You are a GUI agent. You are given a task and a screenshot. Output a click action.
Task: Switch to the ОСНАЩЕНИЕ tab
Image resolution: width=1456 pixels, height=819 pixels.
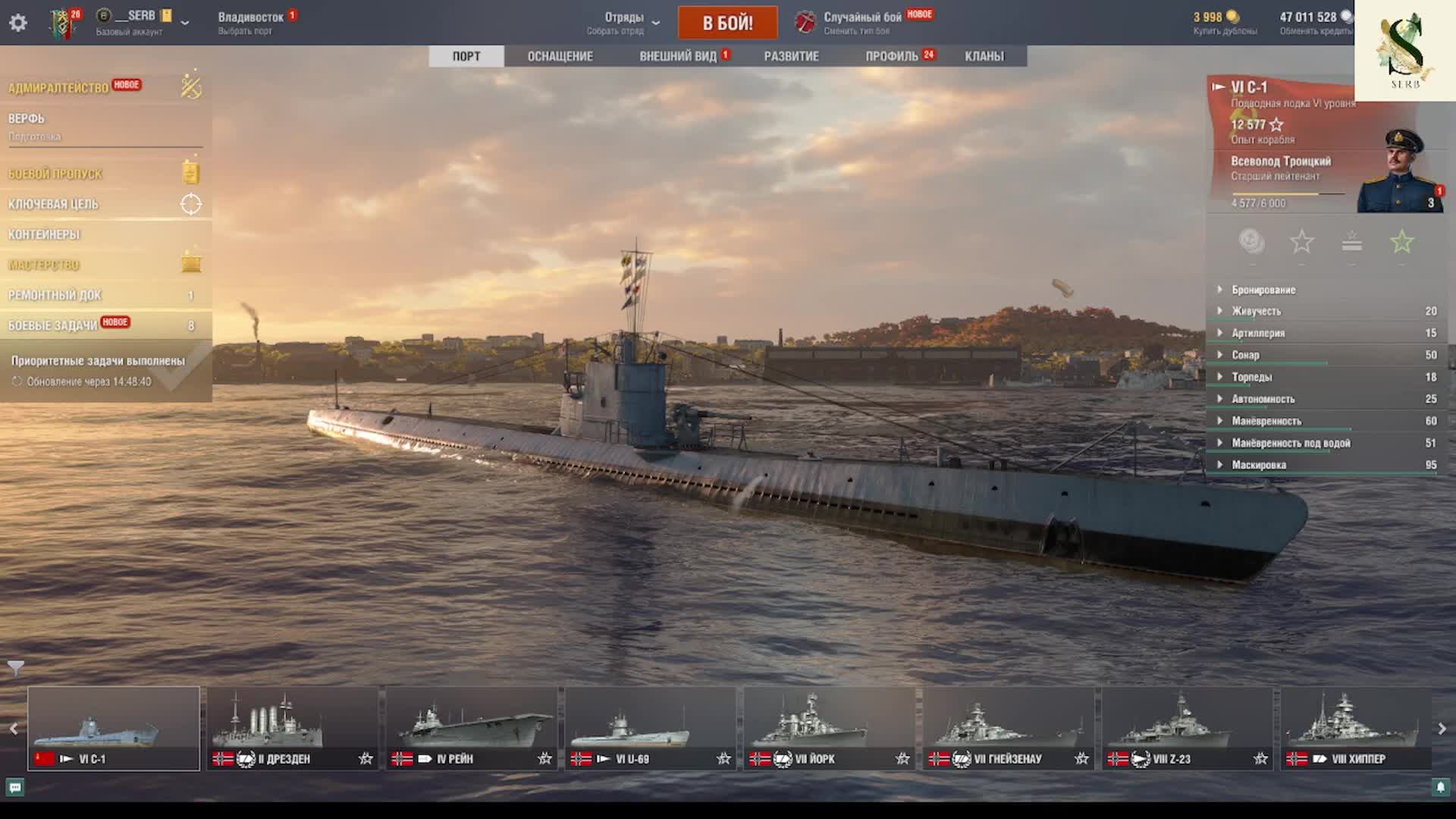pyautogui.click(x=560, y=56)
